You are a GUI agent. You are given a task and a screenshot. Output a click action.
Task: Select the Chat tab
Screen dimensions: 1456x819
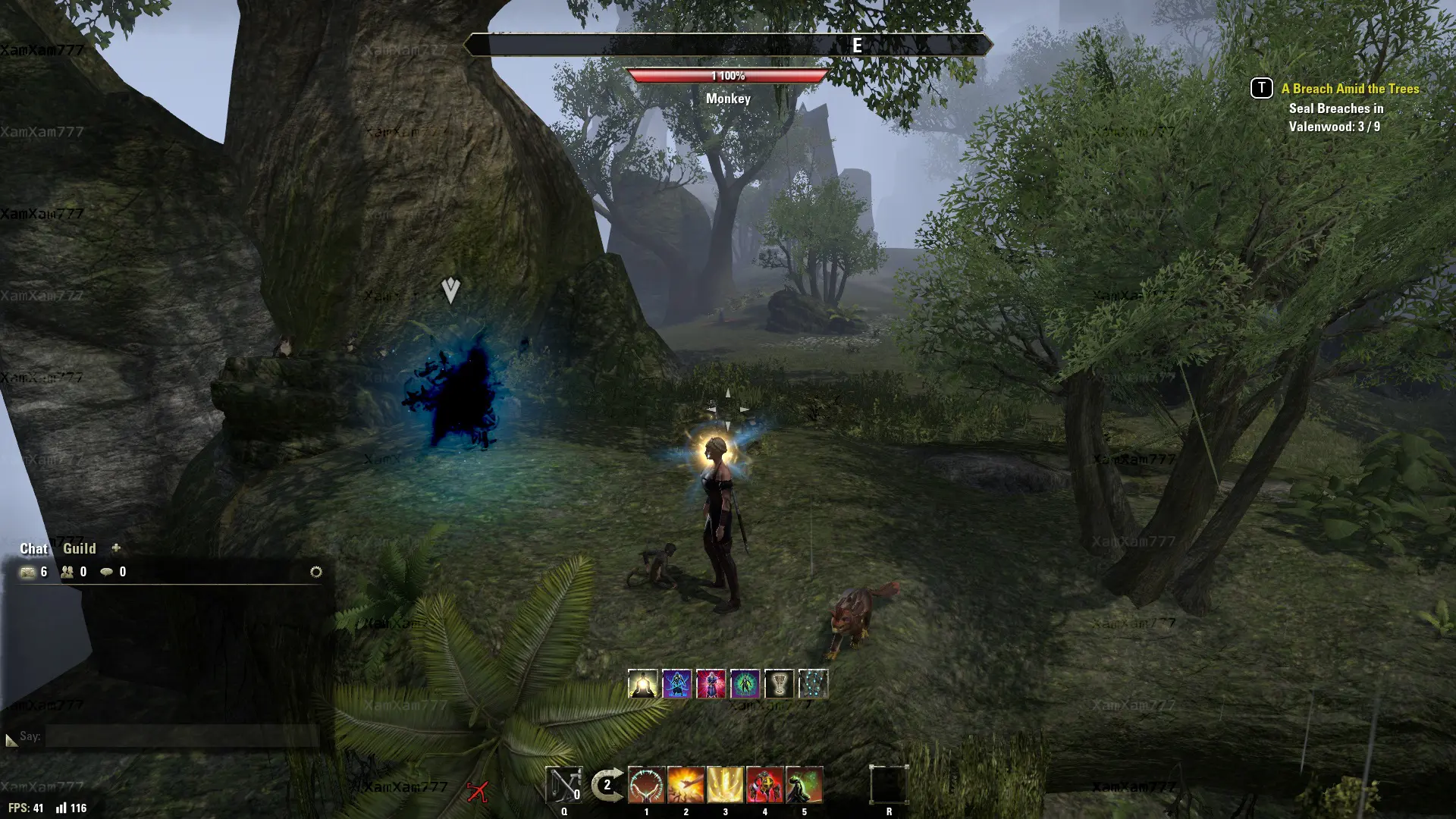33,548
